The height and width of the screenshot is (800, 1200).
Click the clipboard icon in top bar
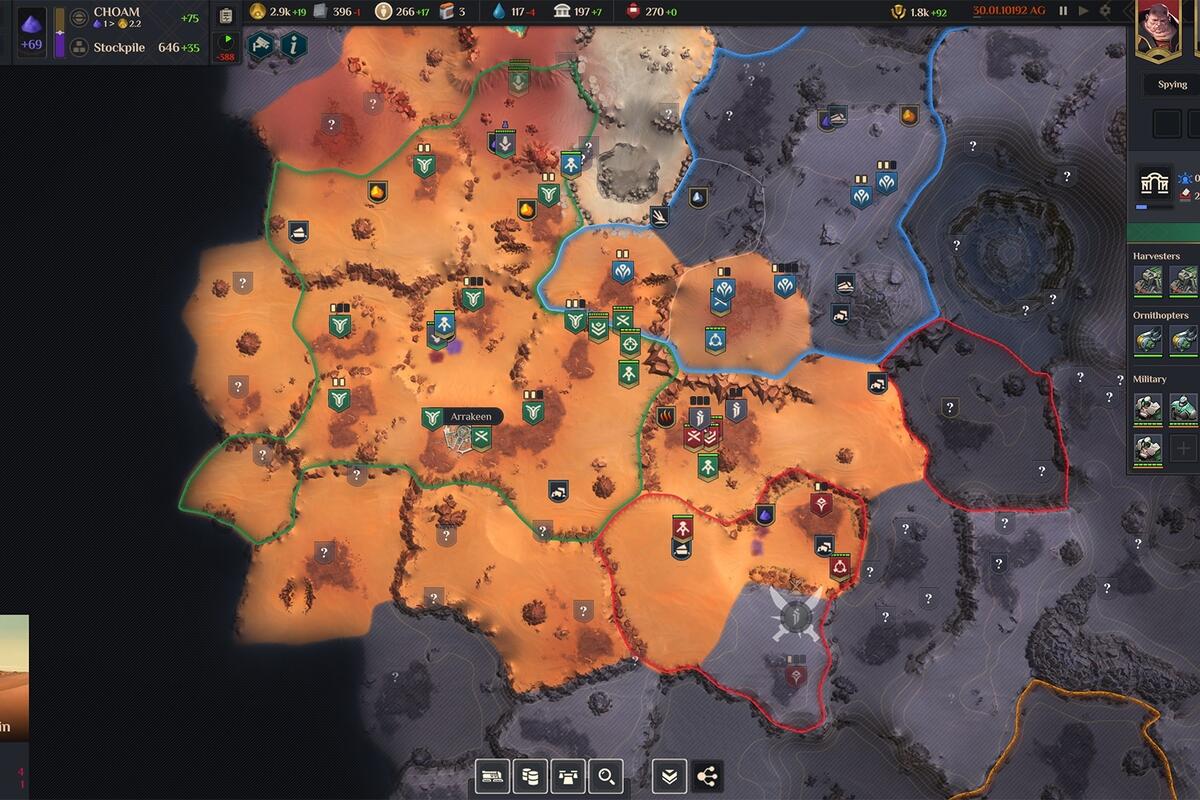tap(226, 15)
